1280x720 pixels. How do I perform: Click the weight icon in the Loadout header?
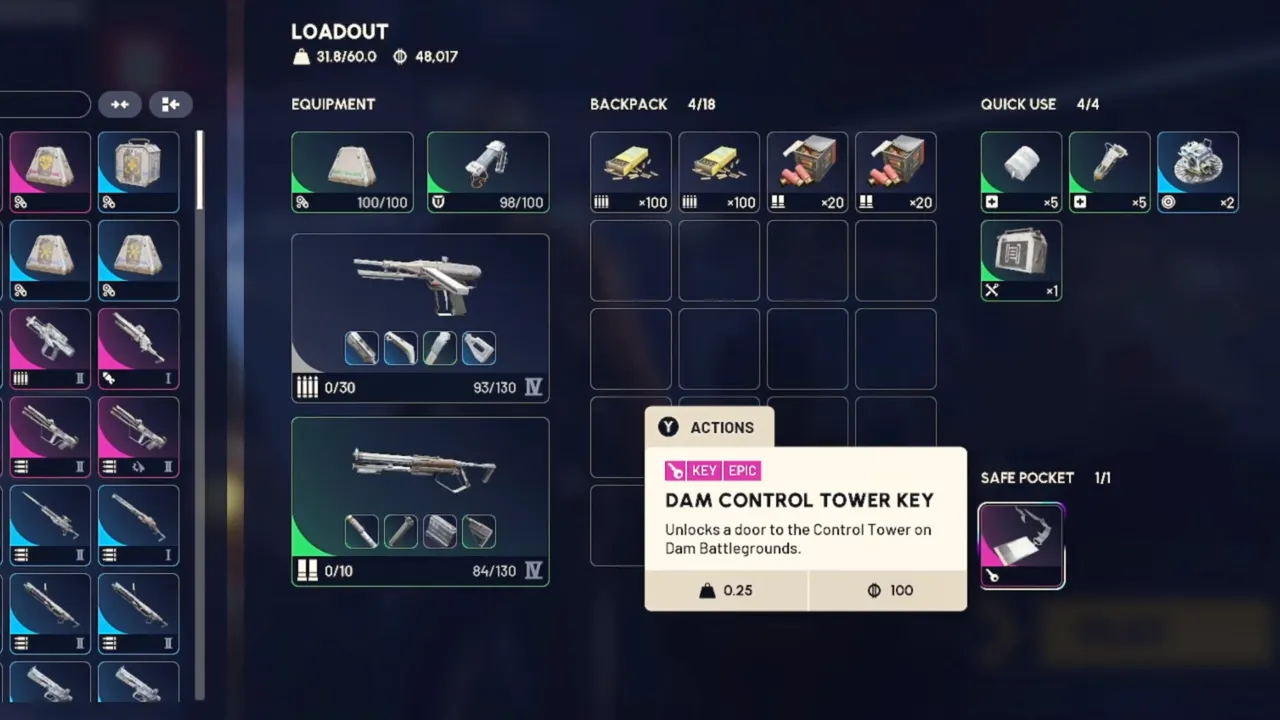pyautogui.click(x=301, y=57)
